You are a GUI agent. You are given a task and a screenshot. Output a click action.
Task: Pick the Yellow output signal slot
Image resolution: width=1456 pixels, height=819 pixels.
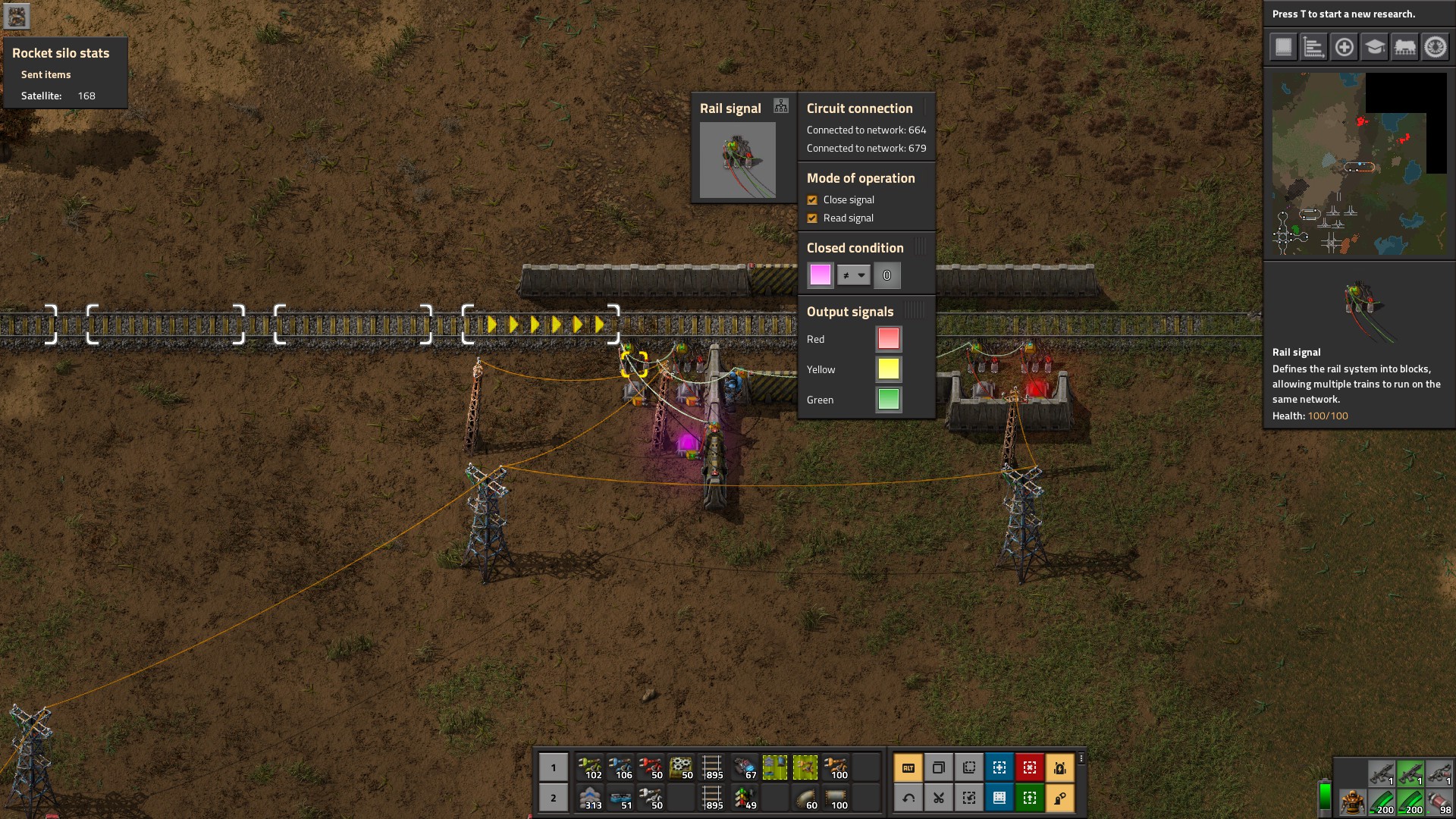(888, 369)
